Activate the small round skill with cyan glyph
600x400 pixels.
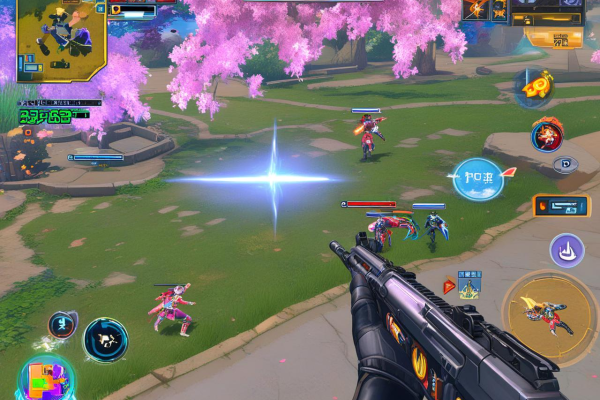click(62, 324)
